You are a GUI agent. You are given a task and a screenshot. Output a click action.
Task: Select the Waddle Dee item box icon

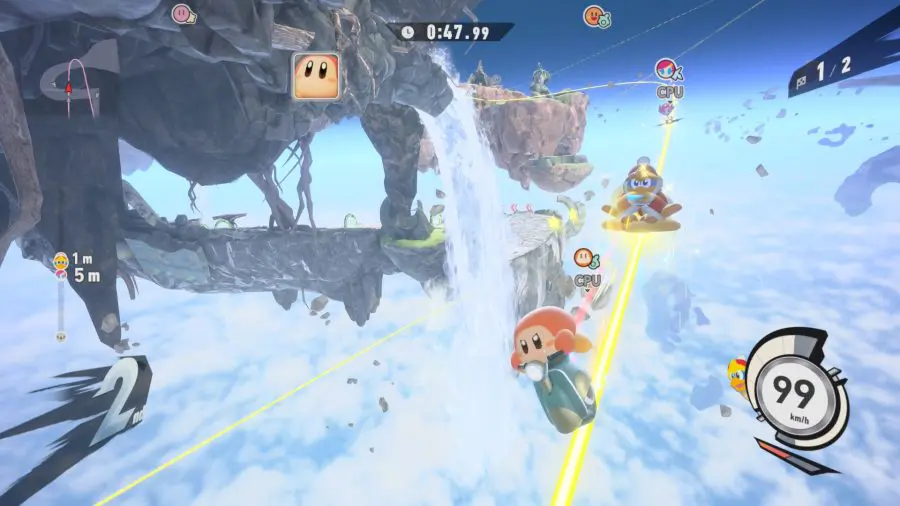[315, 75]
